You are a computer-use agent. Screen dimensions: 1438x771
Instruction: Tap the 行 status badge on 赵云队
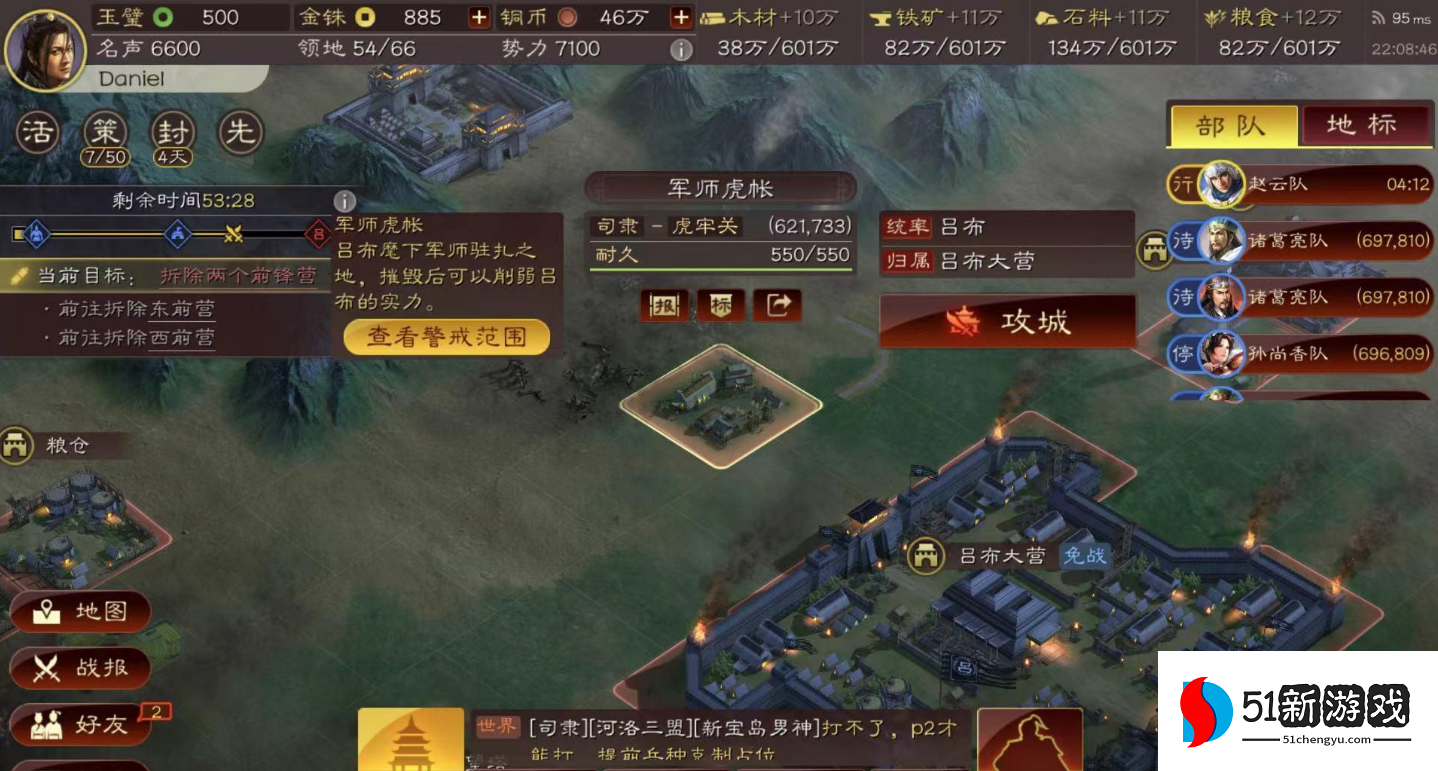[1182, 186]
